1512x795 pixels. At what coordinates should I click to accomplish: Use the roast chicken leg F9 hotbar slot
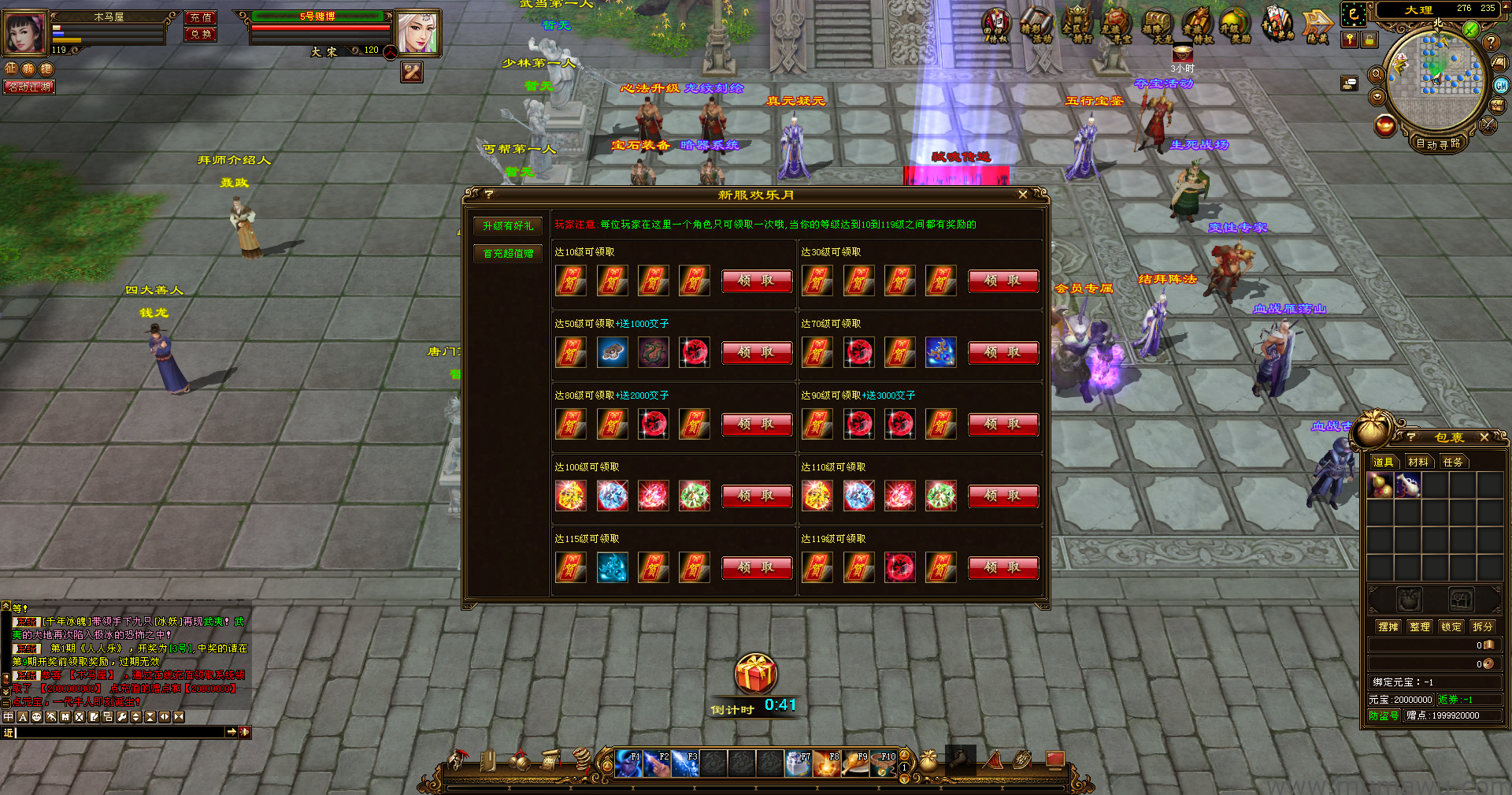pyautogui.click(x=855, y=764)
